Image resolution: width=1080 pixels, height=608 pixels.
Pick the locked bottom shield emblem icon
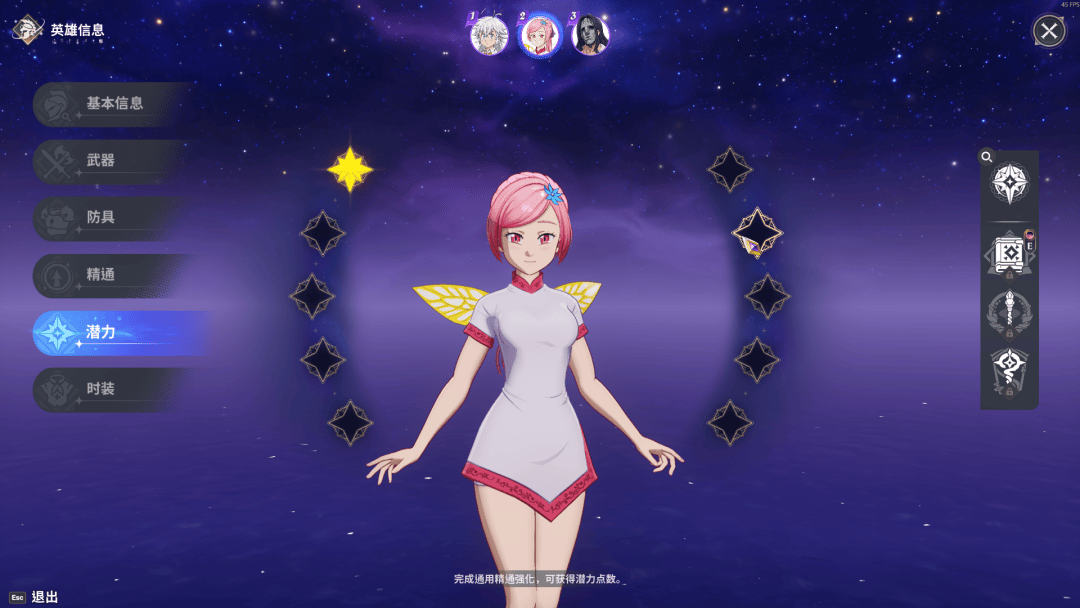pos(1009,371)
